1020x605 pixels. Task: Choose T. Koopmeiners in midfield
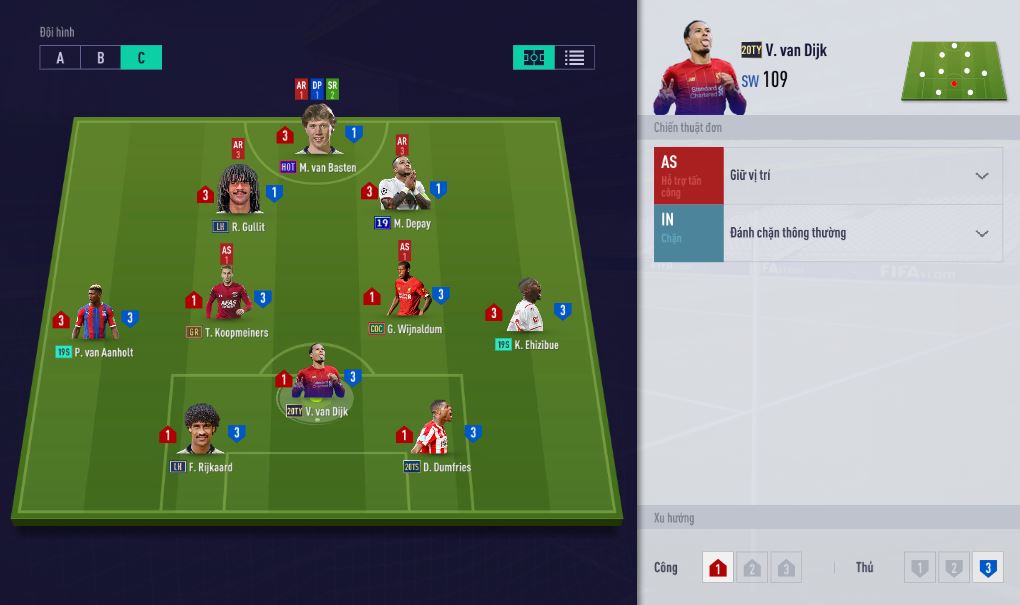tap(228, 294)
